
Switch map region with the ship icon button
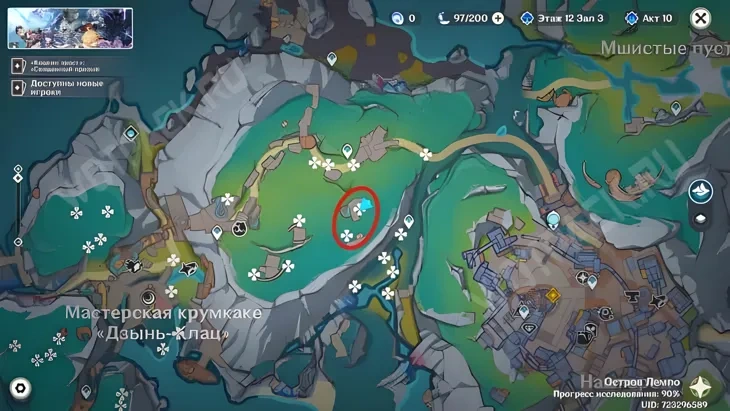(701, 190)
